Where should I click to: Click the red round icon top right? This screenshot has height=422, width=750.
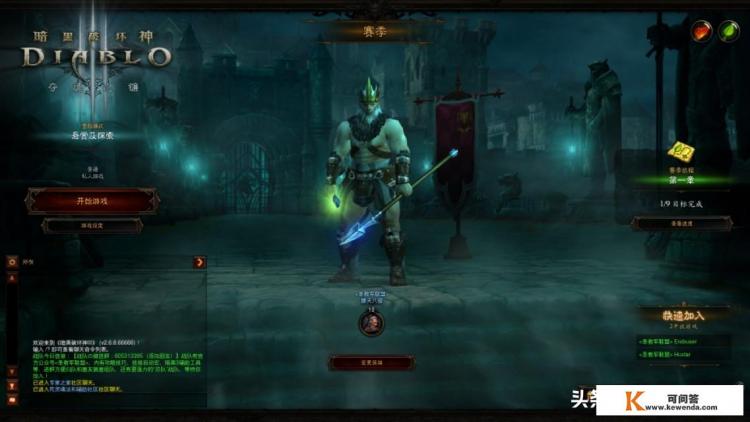[x=702, y=31]
